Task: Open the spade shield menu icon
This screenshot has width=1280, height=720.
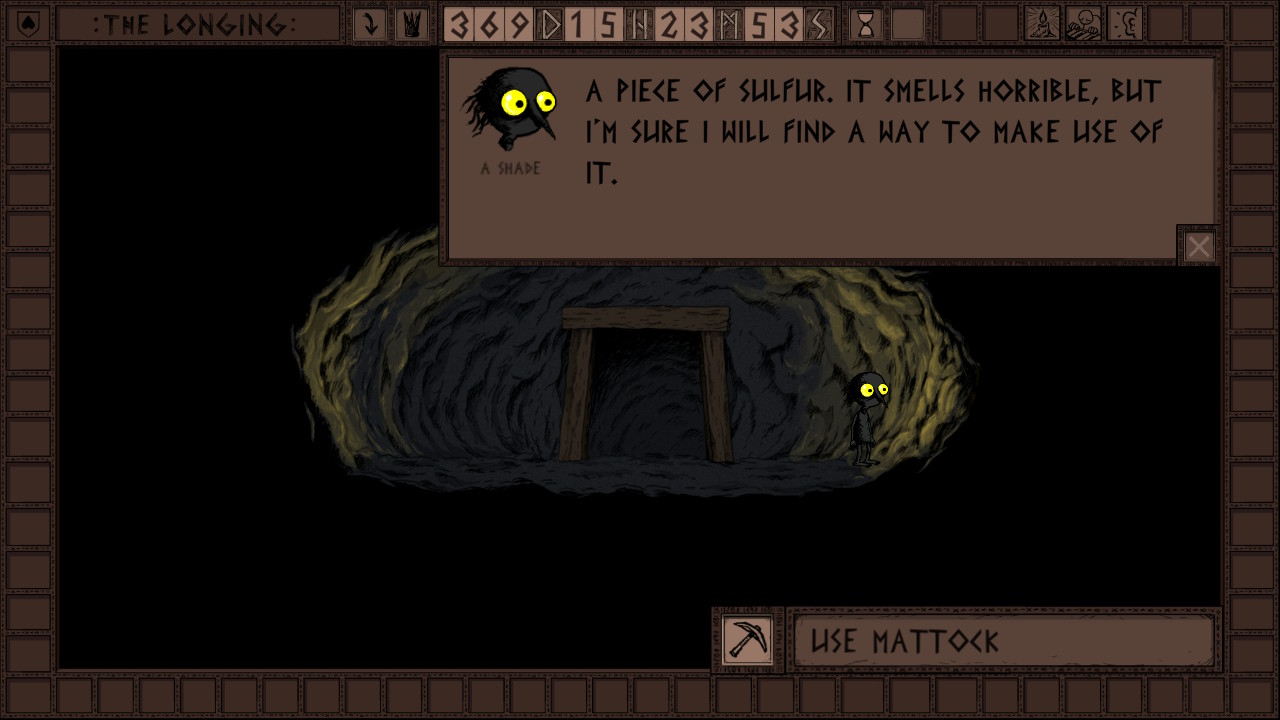Action: 29,24
